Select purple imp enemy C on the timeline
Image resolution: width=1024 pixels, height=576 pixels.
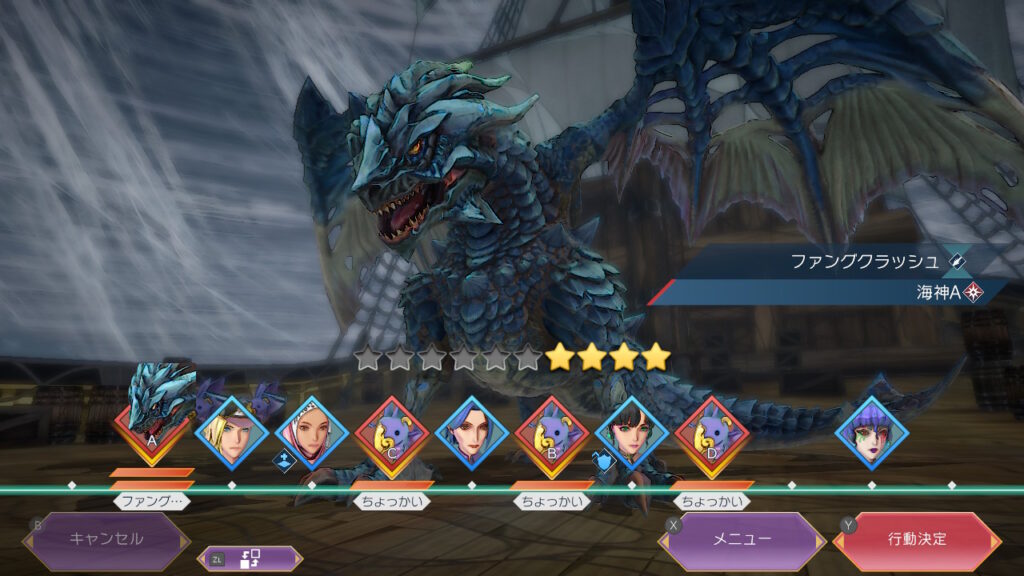point(391,432)
